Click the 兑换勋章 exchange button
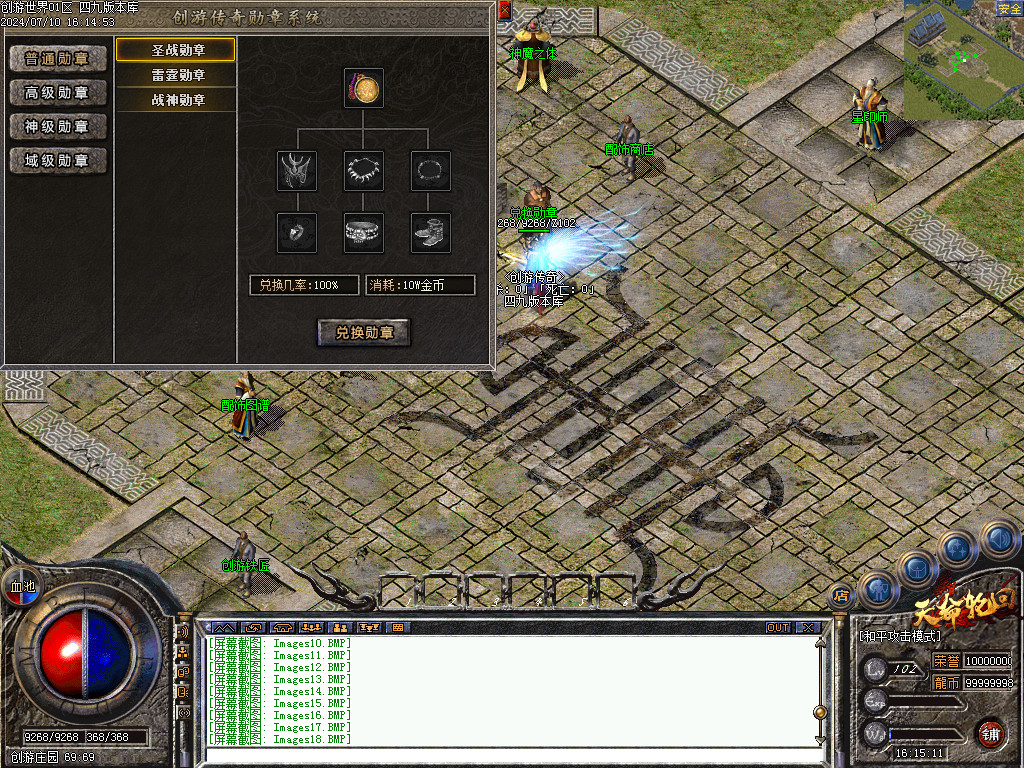Viewport: 1024px width, 768px height. pos(364,333)
